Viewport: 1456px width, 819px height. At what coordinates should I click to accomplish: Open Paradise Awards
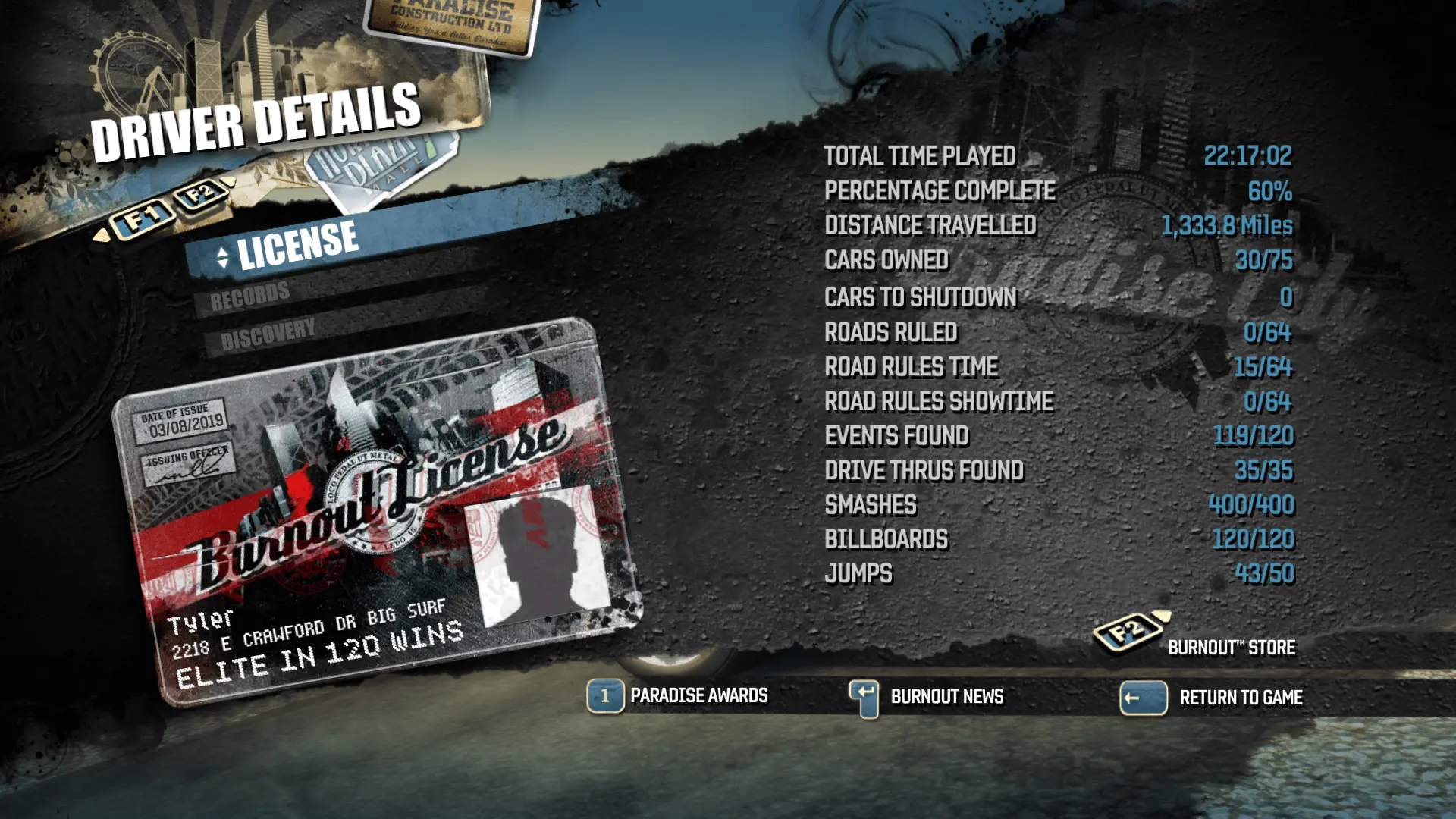click(x=696, y=695)
